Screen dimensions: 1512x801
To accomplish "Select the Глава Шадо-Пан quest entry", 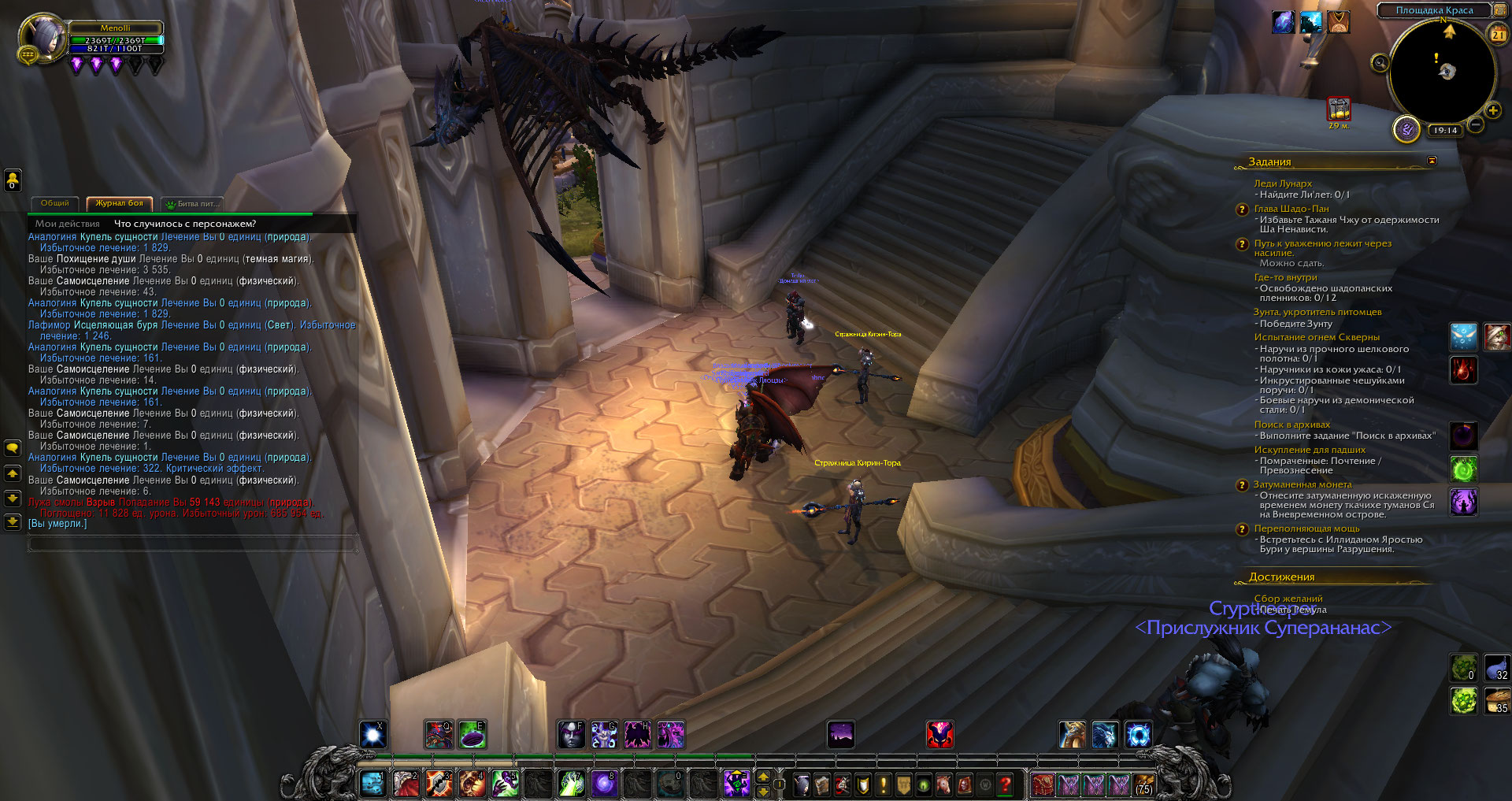I will point(1291,209).
